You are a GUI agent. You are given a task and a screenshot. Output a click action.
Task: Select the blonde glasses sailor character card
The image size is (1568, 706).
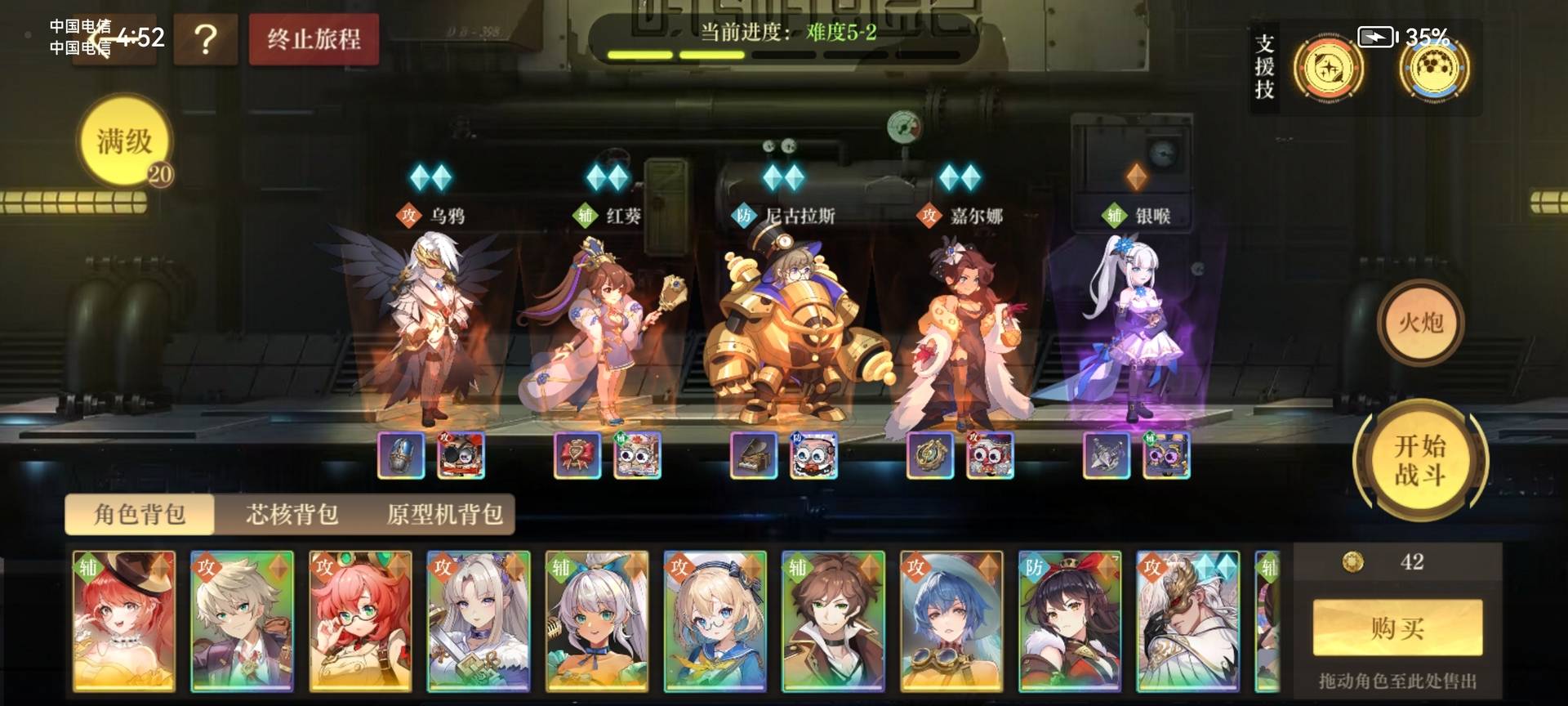point(715,621)
